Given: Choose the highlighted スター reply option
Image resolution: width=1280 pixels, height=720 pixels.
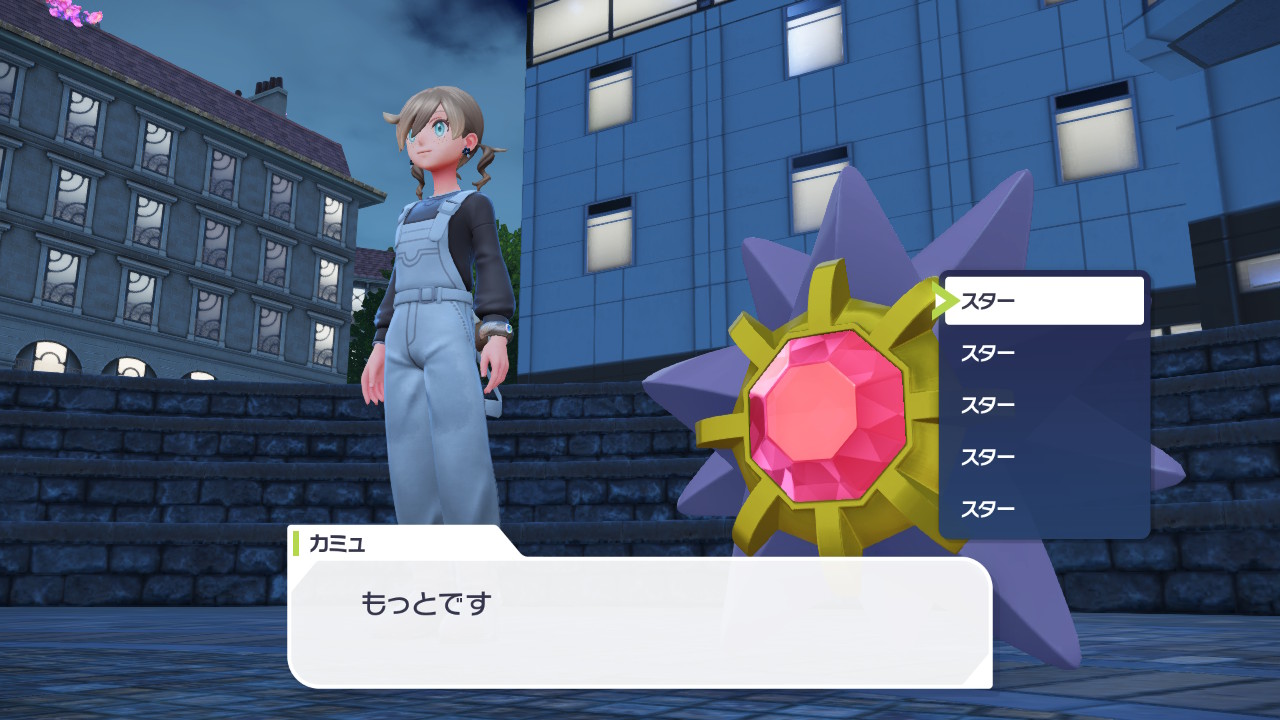Looking at the screenshot, I should [1043, 301].
